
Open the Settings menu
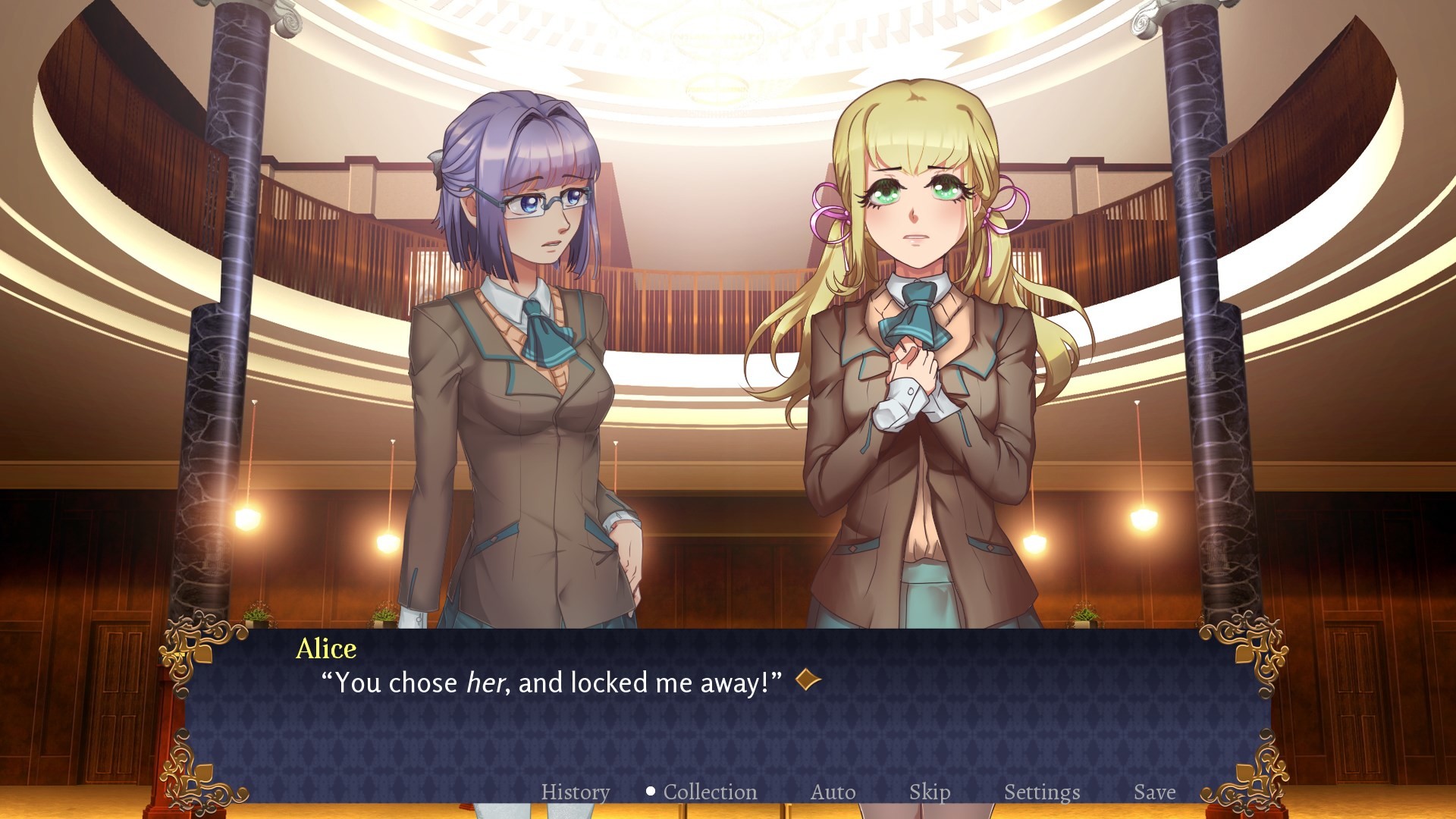pos(1042,792)
